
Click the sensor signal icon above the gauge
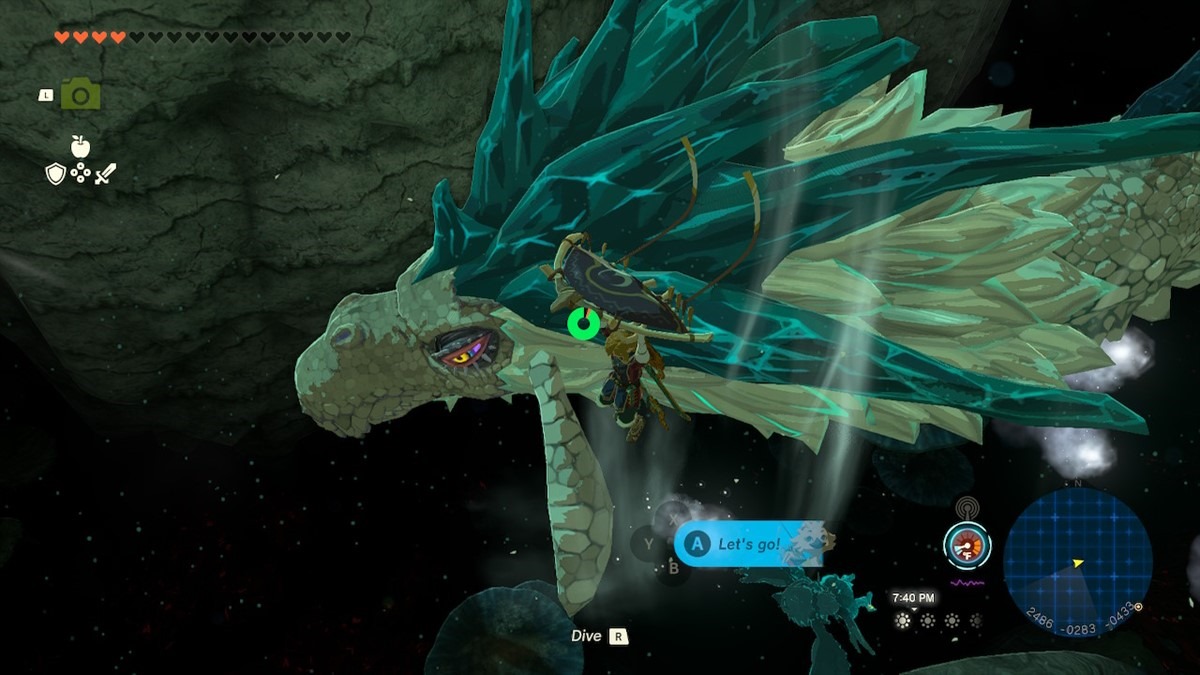coord(966,508)
